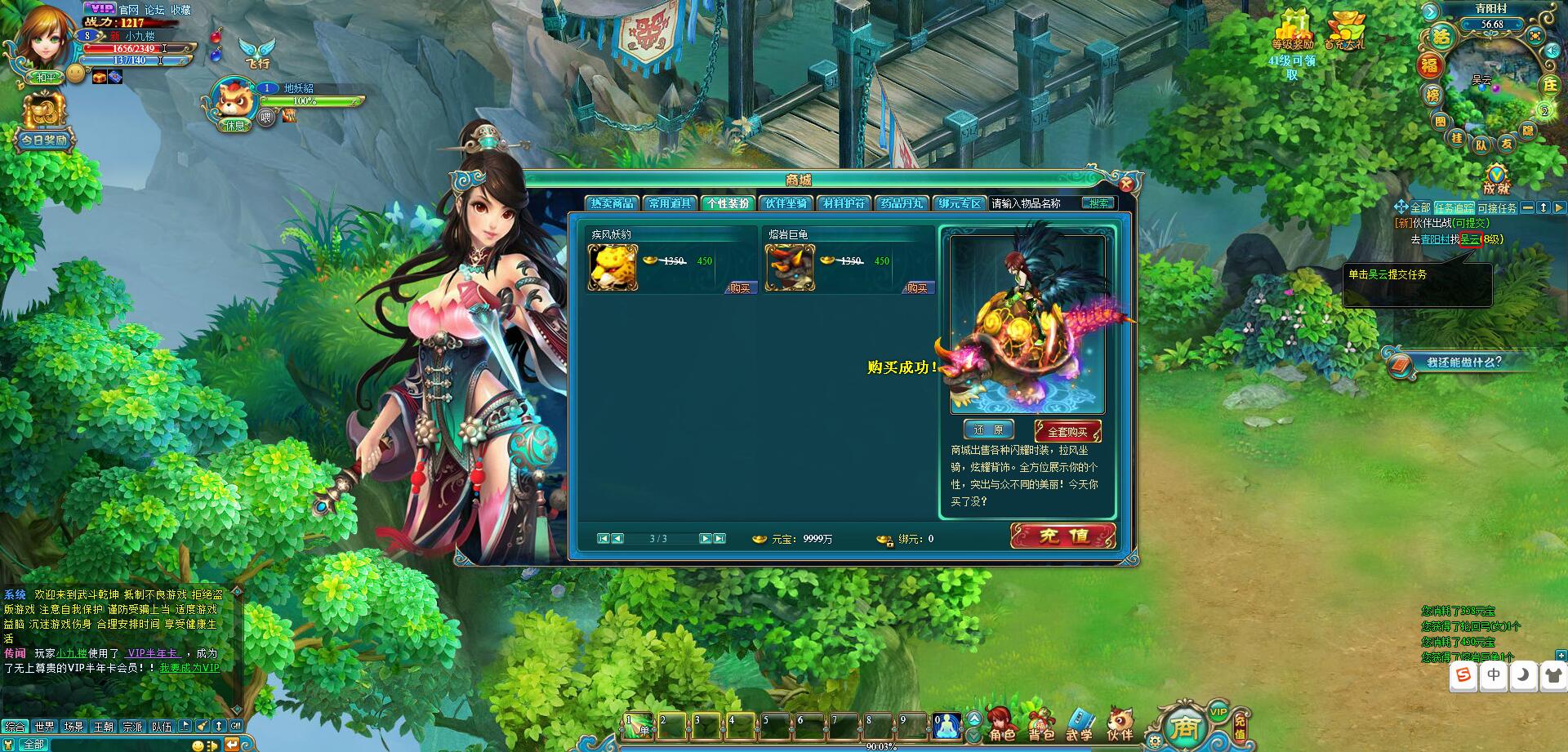Toggle the 隐 hide button on the minimap ring
This screenshot has width=1568, height=752.
coord(1528,131)
